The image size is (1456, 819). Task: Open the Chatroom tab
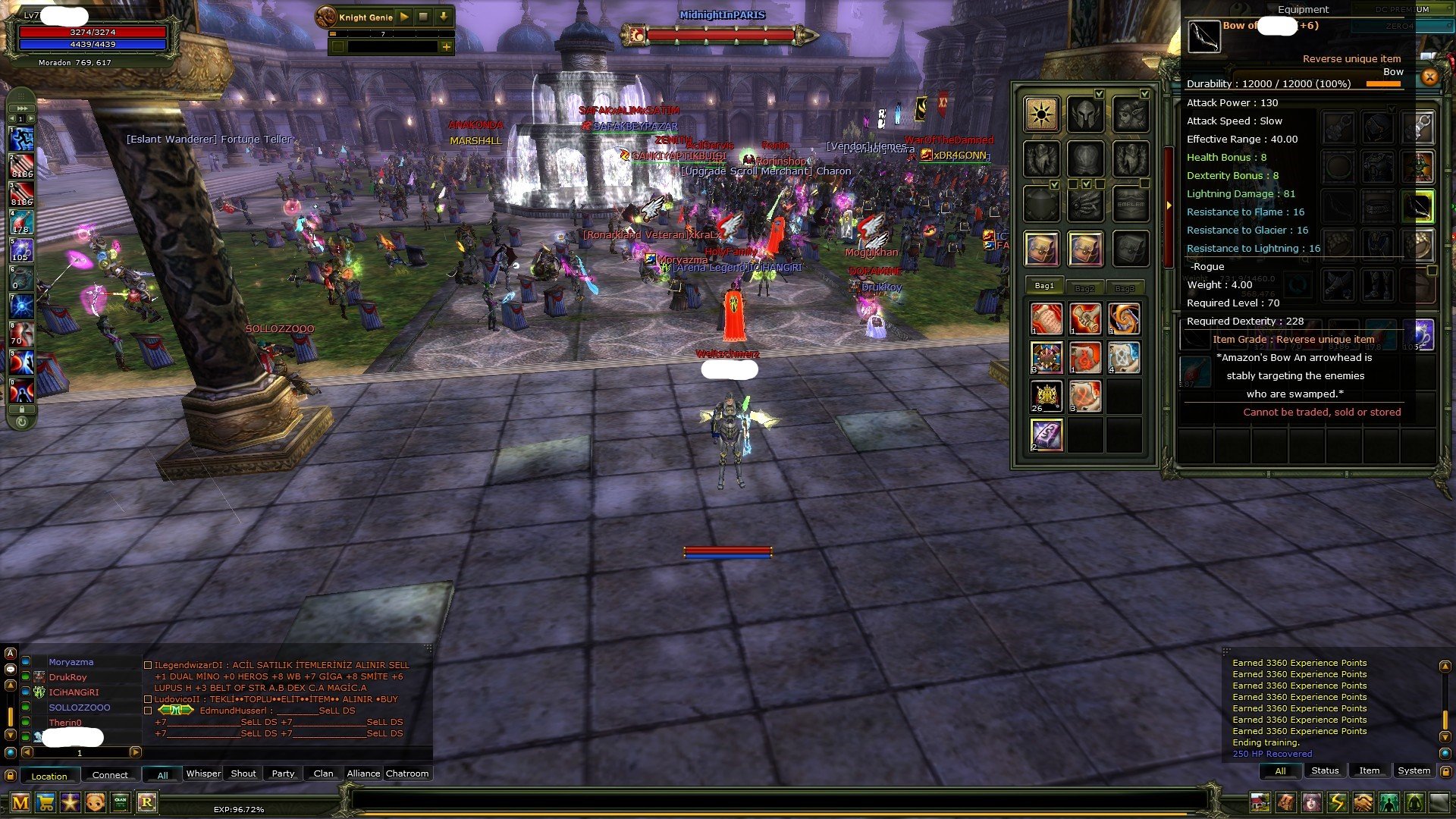(x=407, y=773)
